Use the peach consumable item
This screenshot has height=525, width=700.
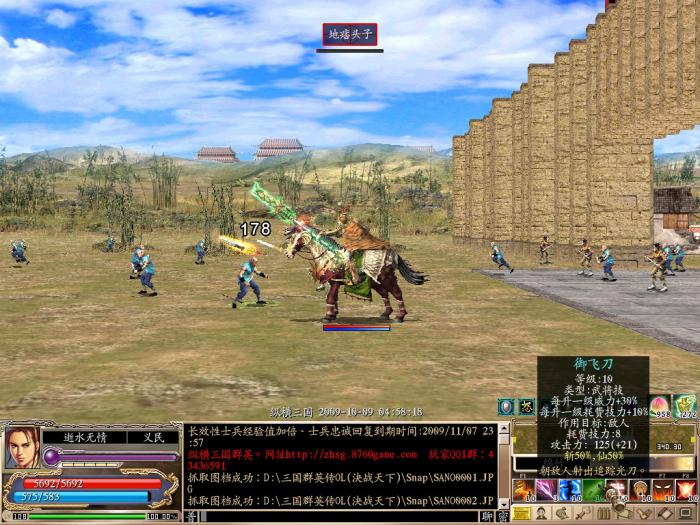660,406
